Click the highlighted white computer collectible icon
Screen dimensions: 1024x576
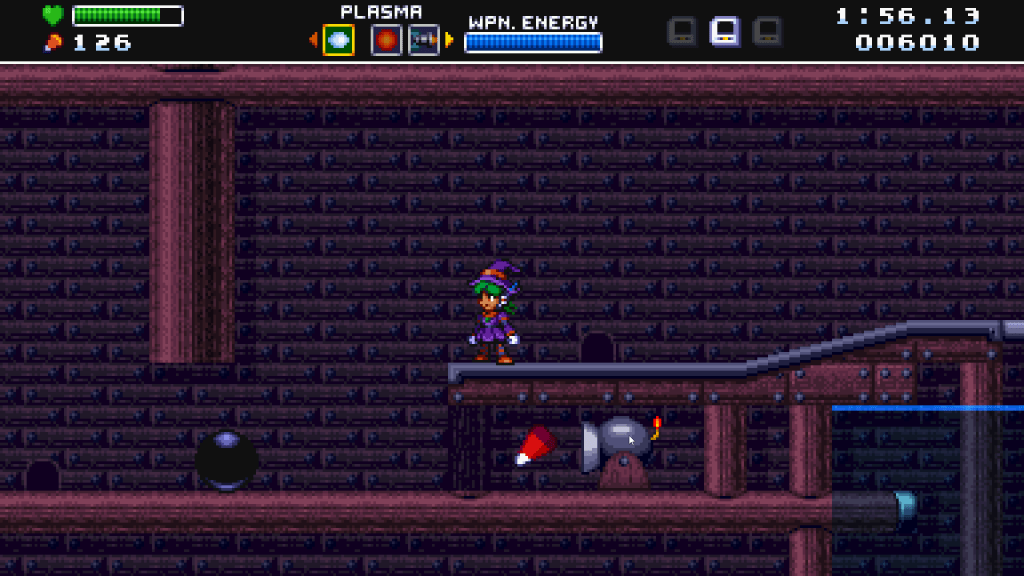[725, 31]
